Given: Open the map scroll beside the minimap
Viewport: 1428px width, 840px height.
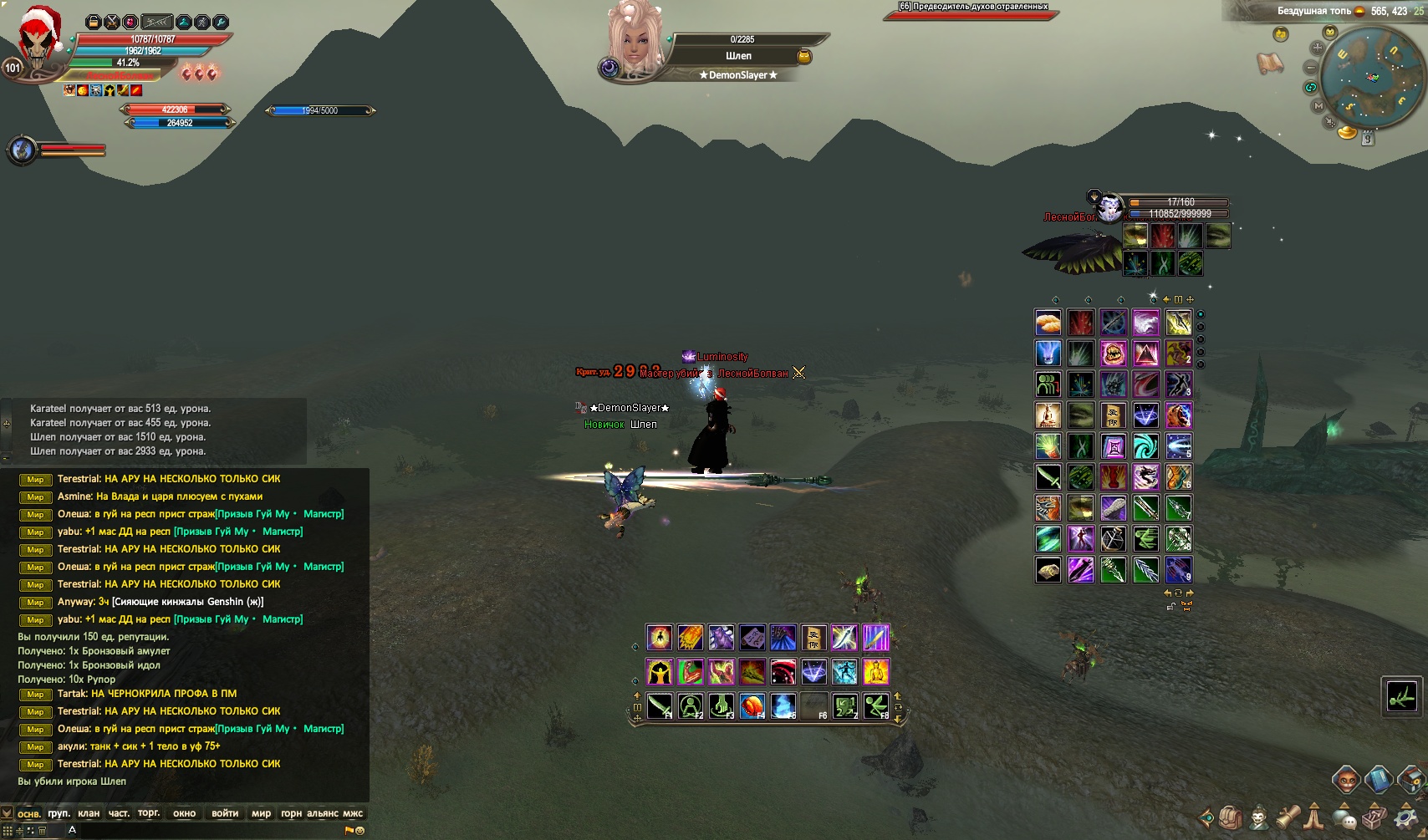Looking at the screenshot, I should click(x=1270, y=63).
